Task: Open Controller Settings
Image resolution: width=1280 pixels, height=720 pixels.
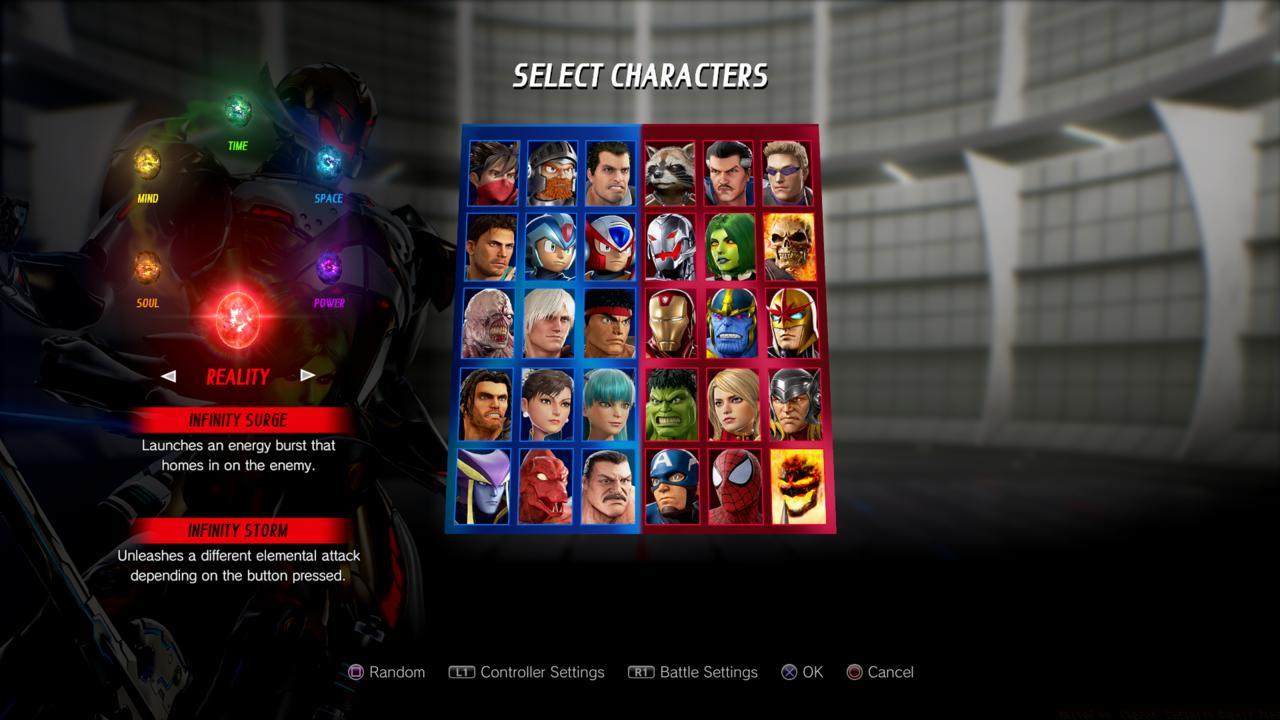Action: point(527,672)
